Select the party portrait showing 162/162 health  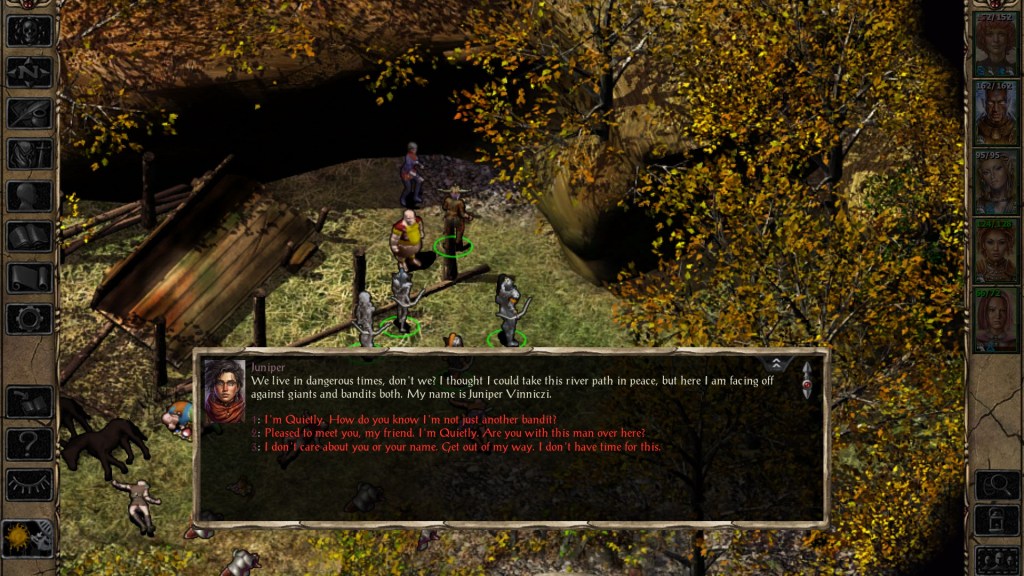tap(996, 113)
